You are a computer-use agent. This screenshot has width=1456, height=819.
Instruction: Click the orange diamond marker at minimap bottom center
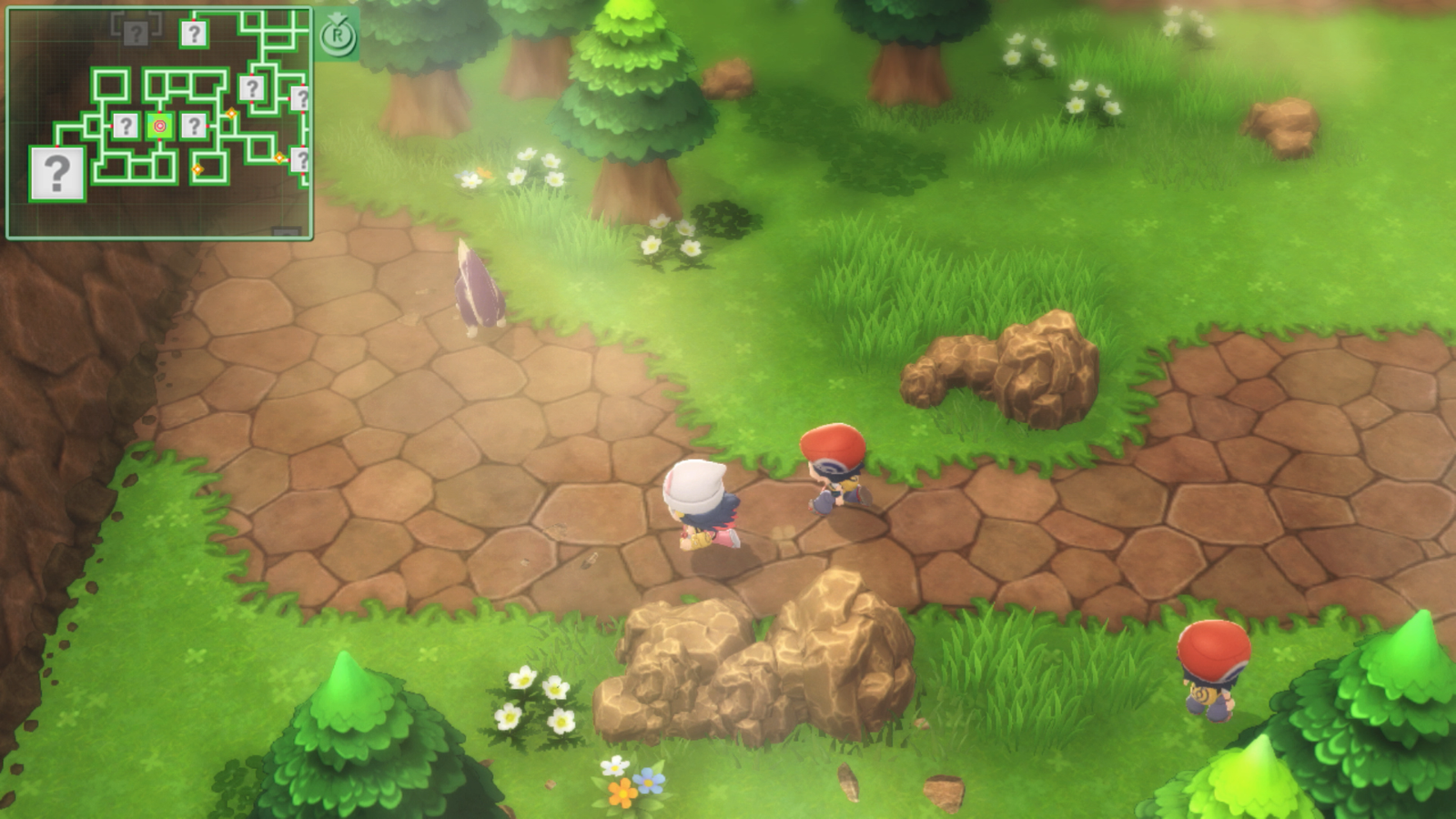tap(197, 170)
